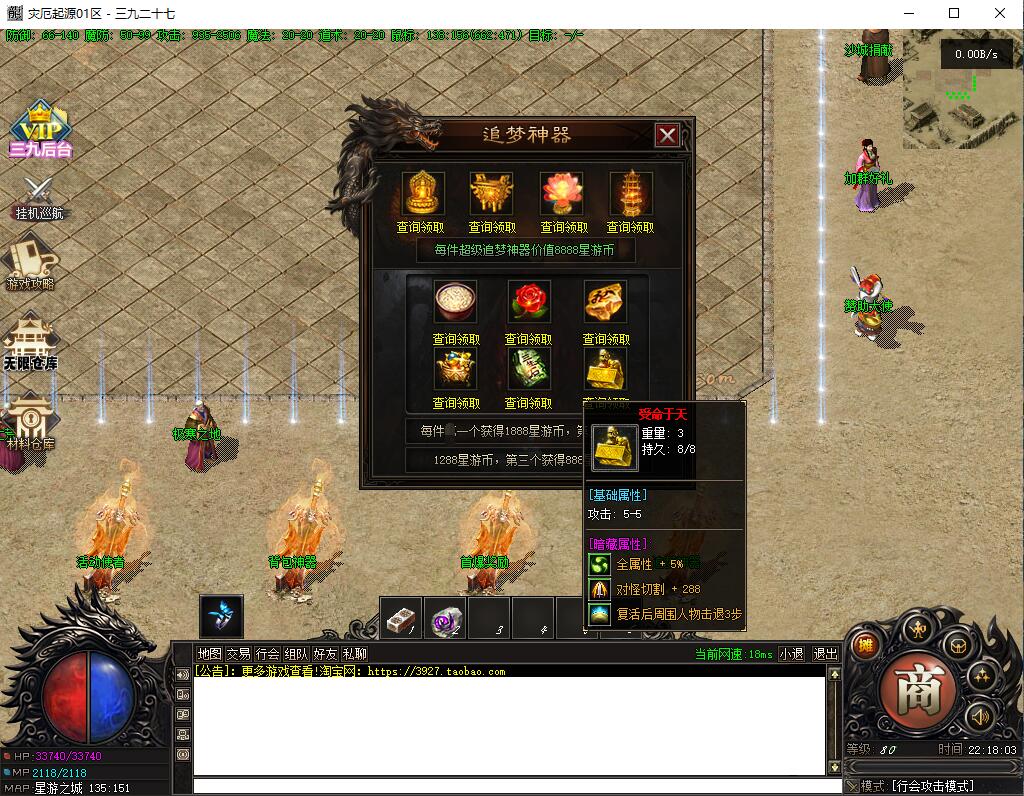
Task: Select the golden tripod cauldron artifact
Action: pos(492,193)
